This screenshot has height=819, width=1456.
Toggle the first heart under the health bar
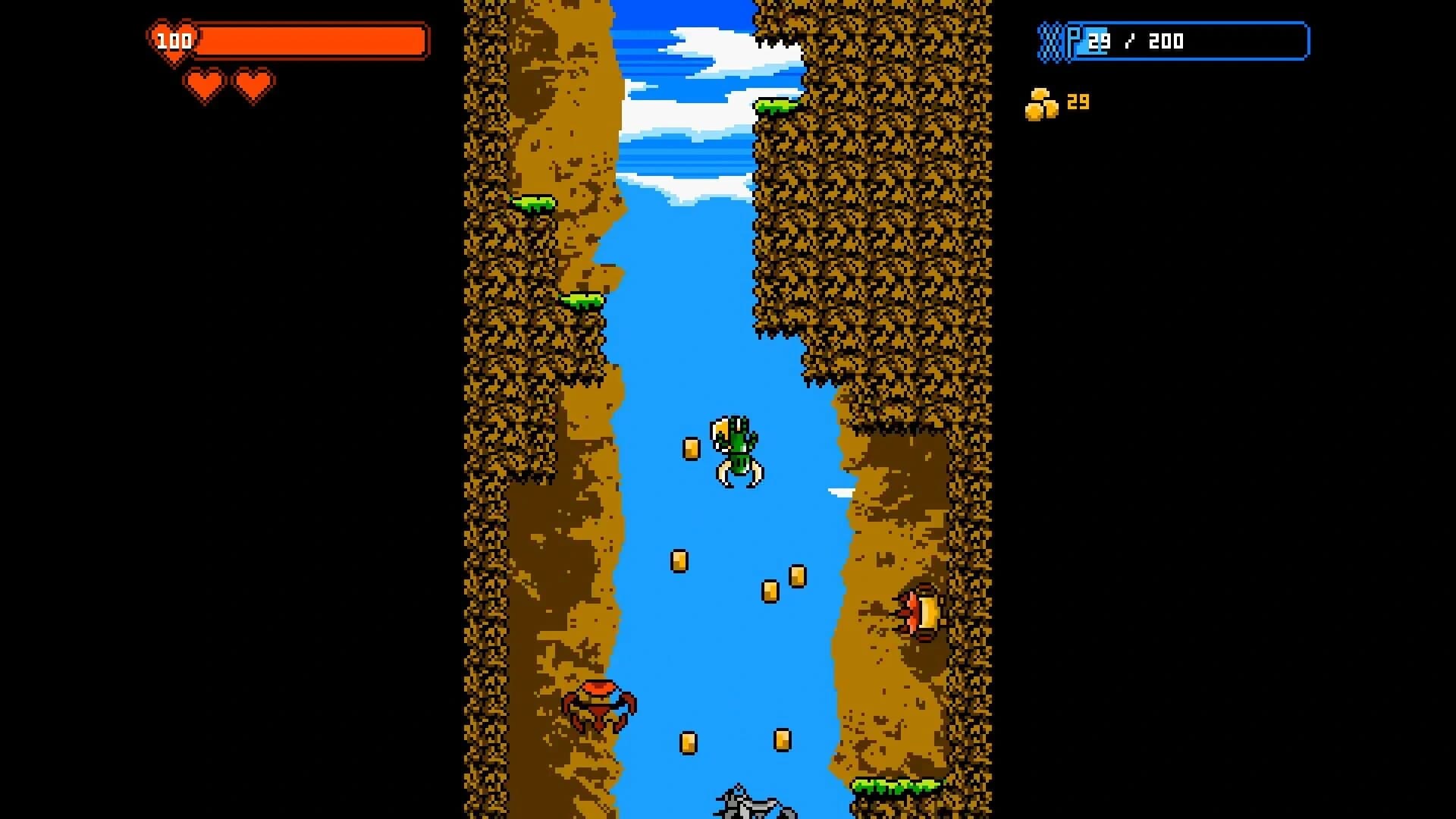pos(203,85)
